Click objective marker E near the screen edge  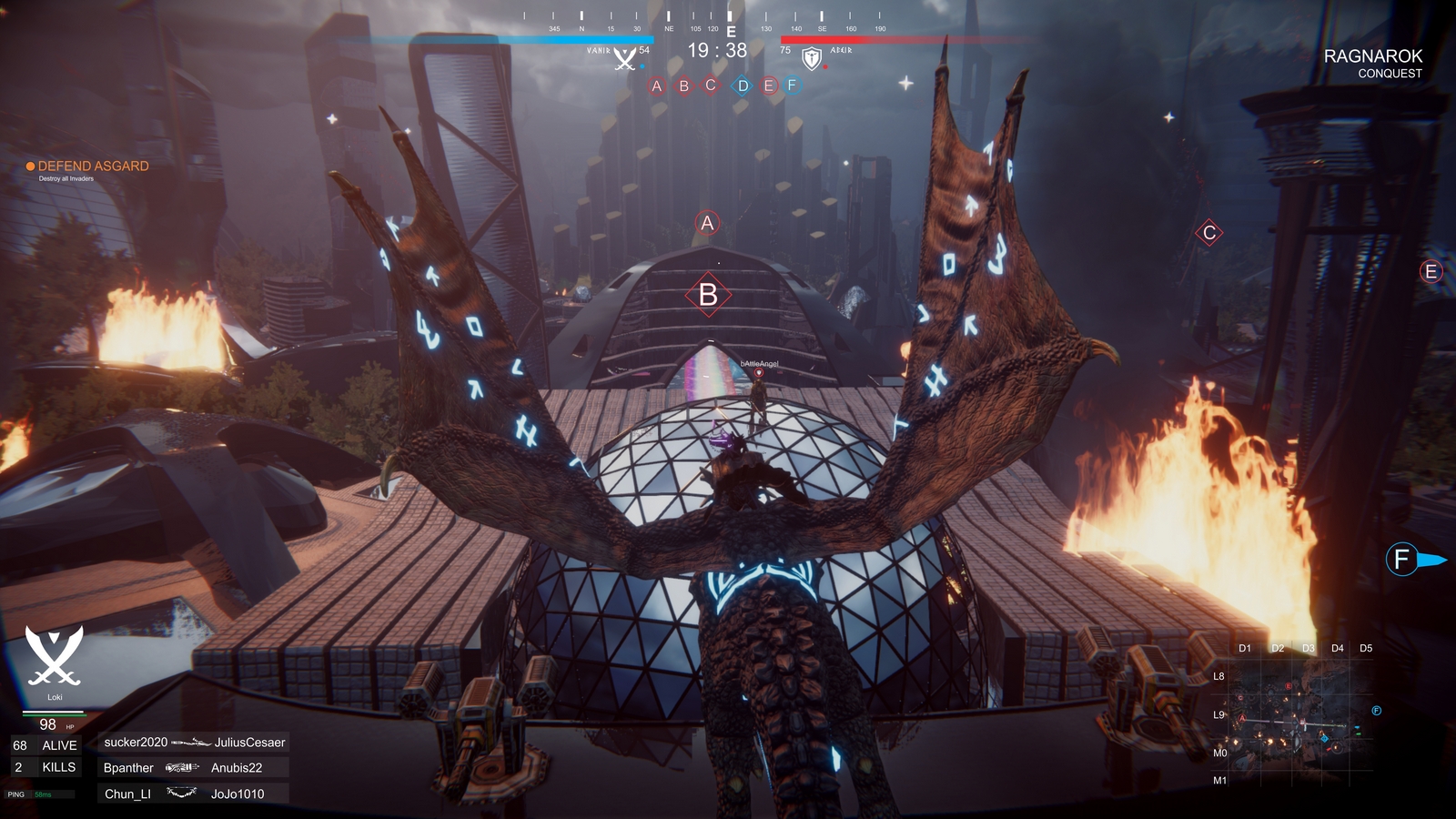(1431, 269)
